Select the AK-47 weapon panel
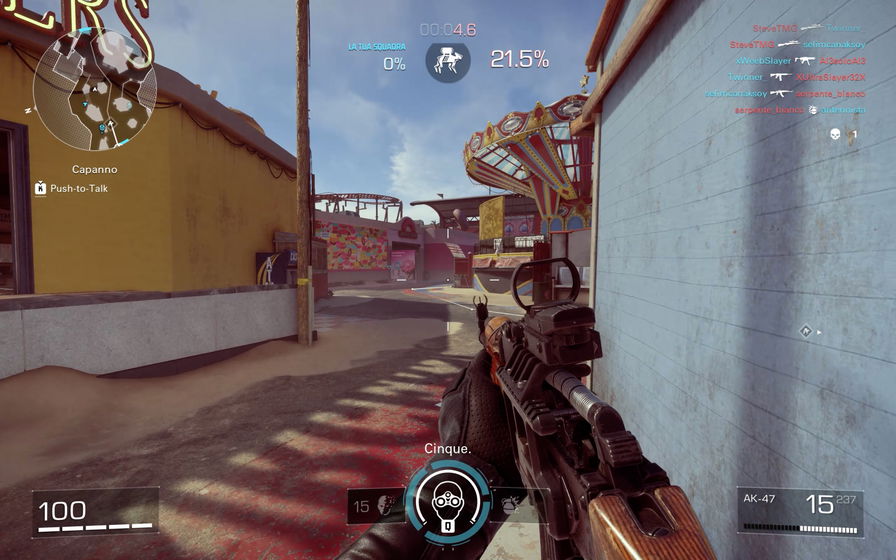The height and width of the screenshot is (560, 896). (x=800, y=510)
